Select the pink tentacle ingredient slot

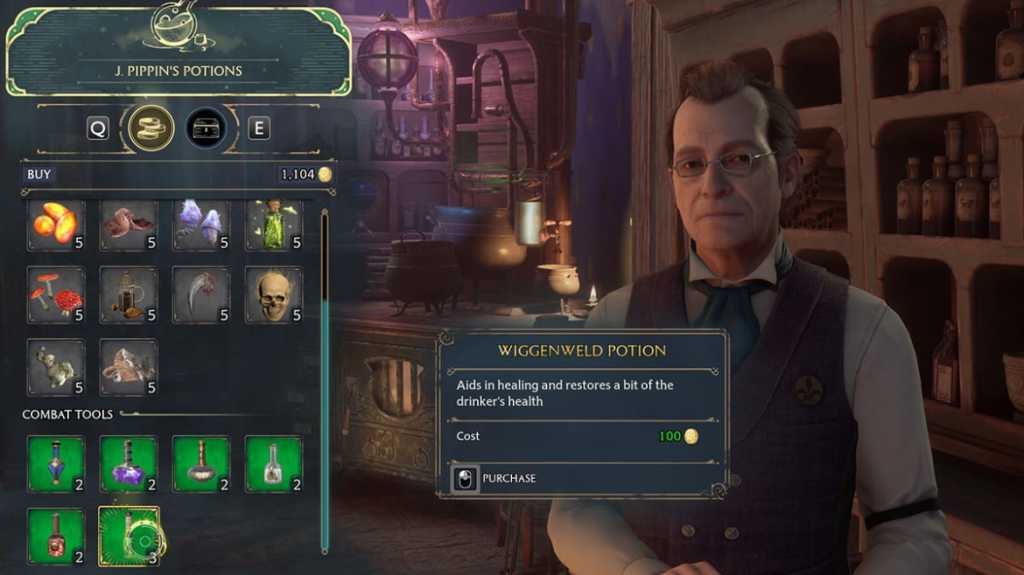tap(129, 225)
